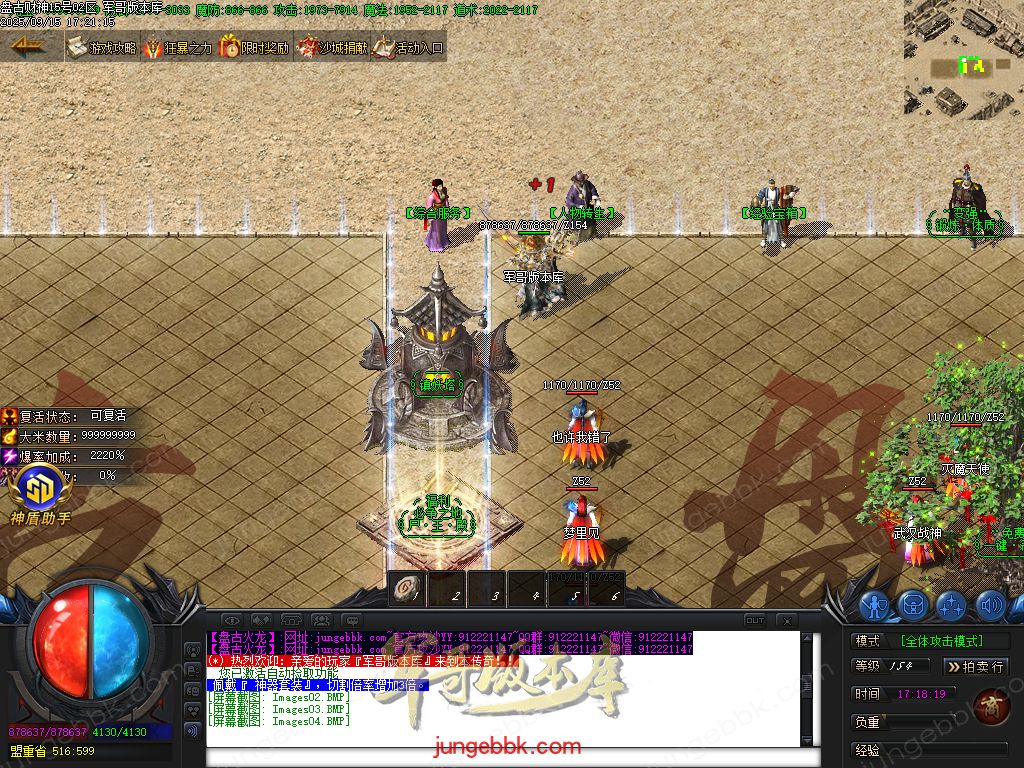
Task: Open the 狂暴之力 berserk power menu
Action: pyautogui.click(x=179, y=47)
